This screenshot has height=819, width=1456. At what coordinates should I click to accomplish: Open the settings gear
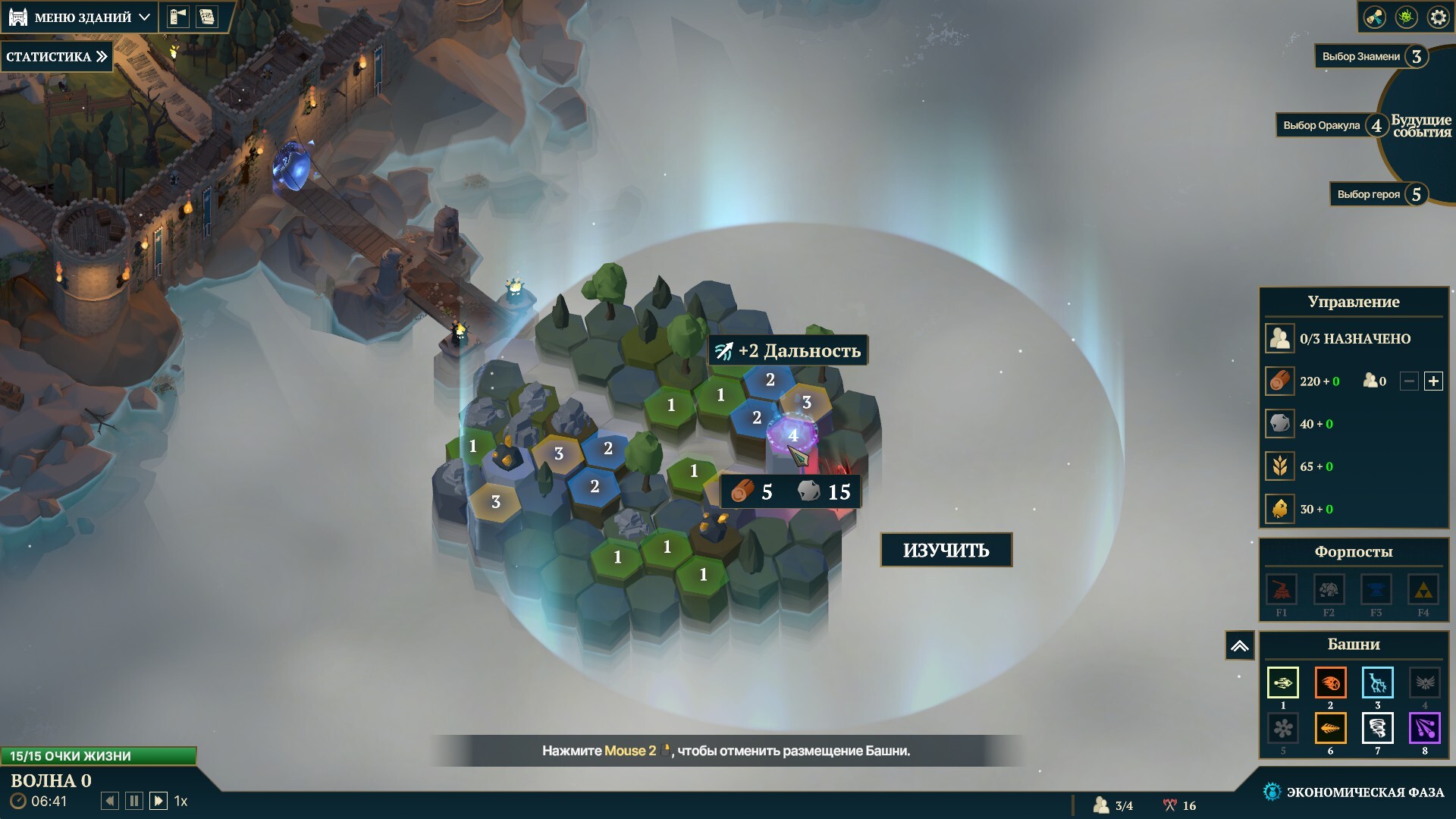pos(1438,17)
